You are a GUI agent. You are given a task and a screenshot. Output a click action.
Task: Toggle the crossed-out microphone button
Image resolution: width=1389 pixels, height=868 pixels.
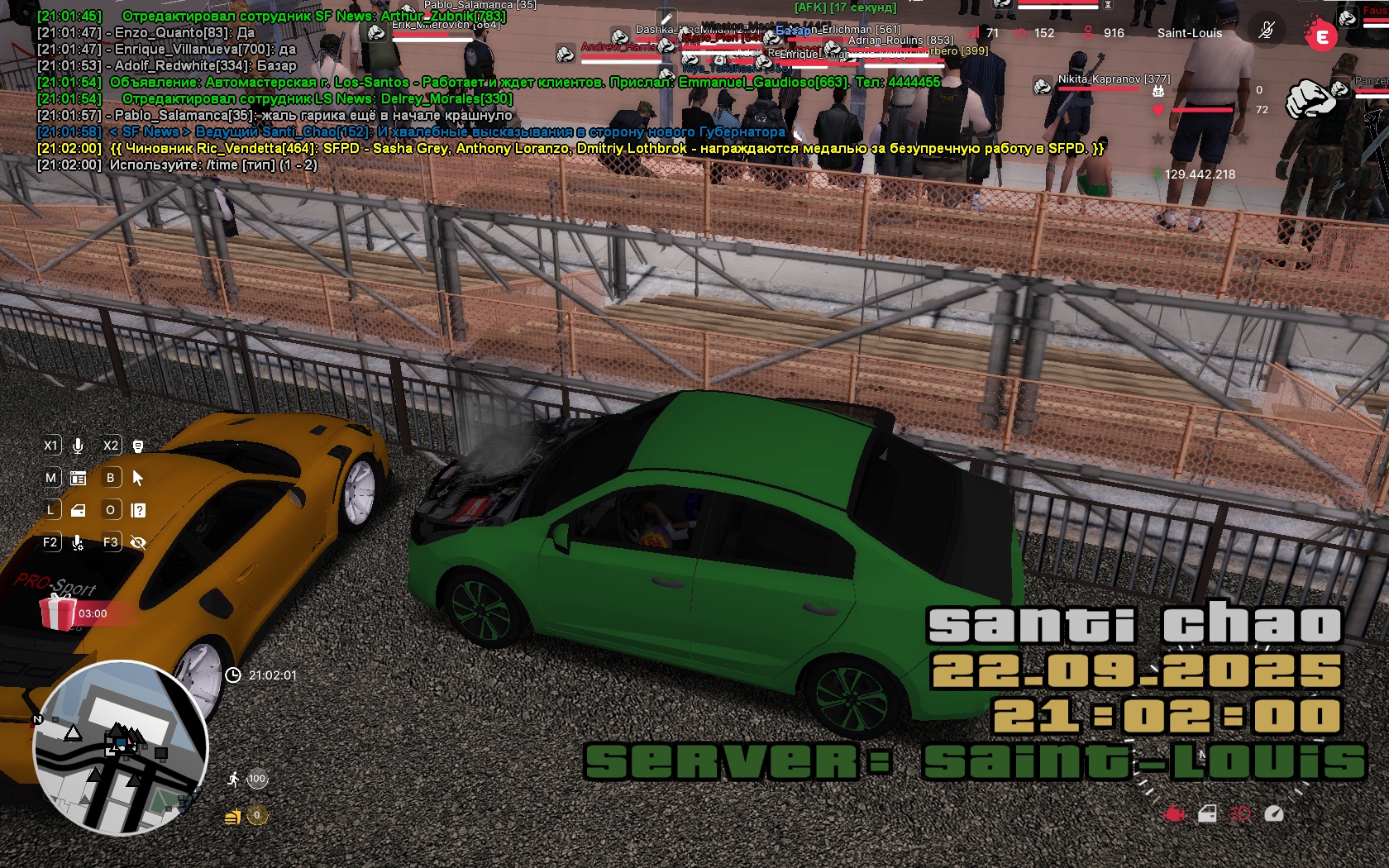click(1266, 32)
